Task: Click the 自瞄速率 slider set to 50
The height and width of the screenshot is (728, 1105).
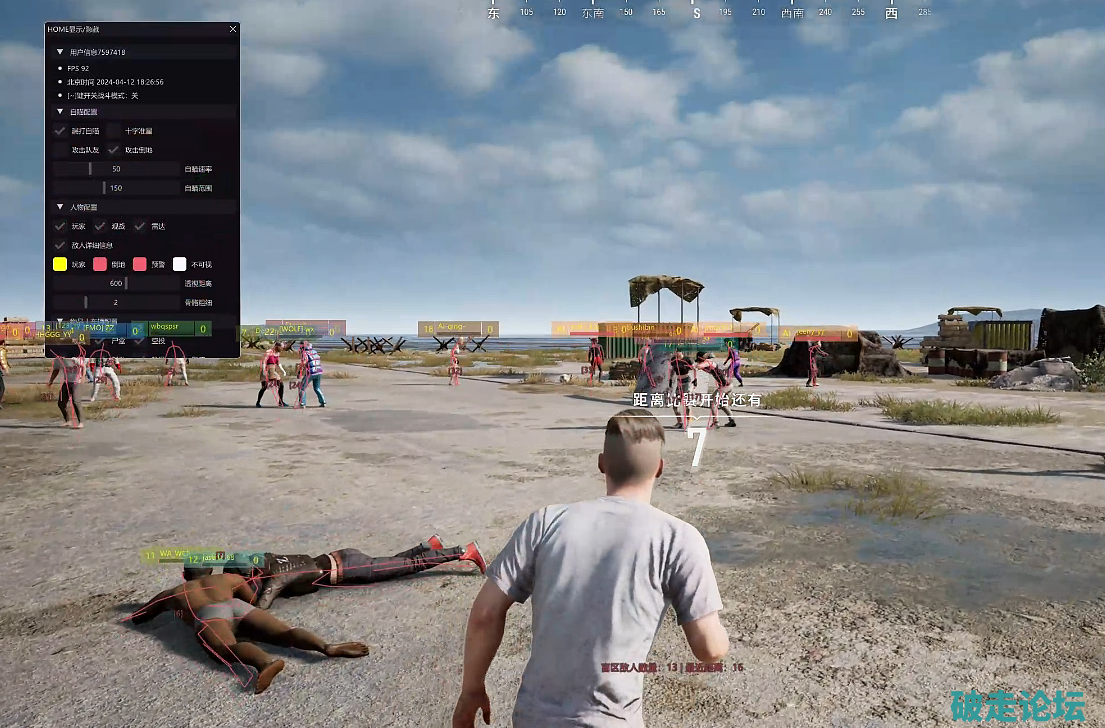Action: pos(116,169)
